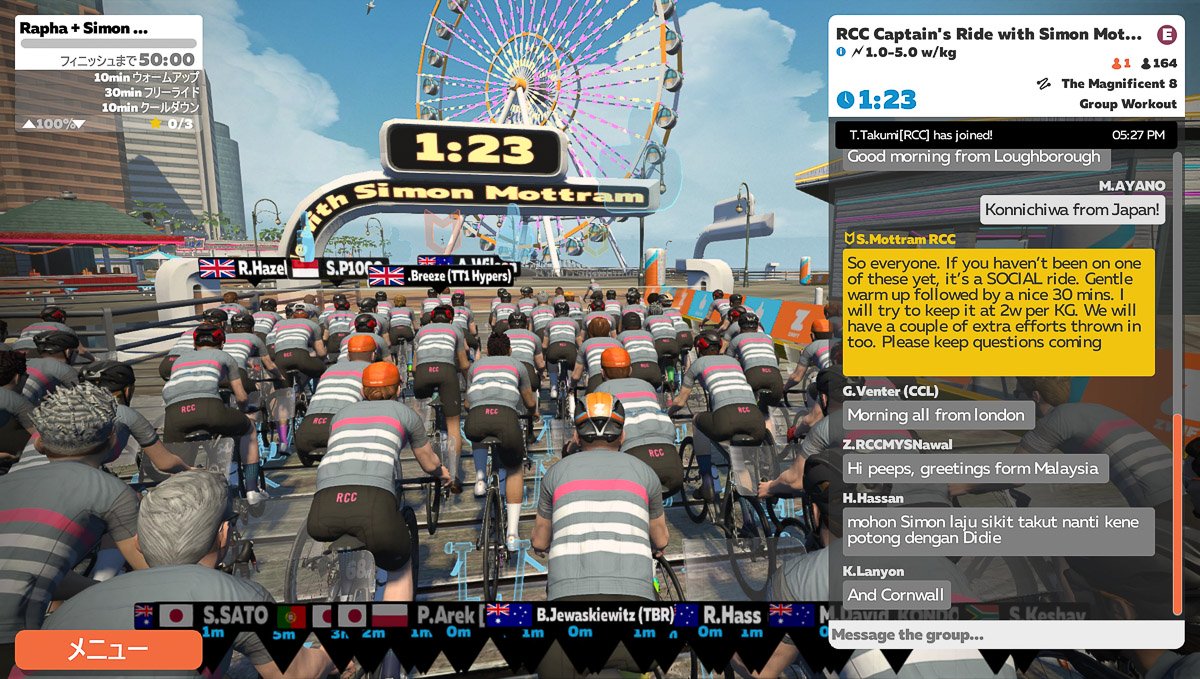This screenshot has width=1200, height=679.
Task: Open the orange メニュー menu button
Action: coord(108,650)
